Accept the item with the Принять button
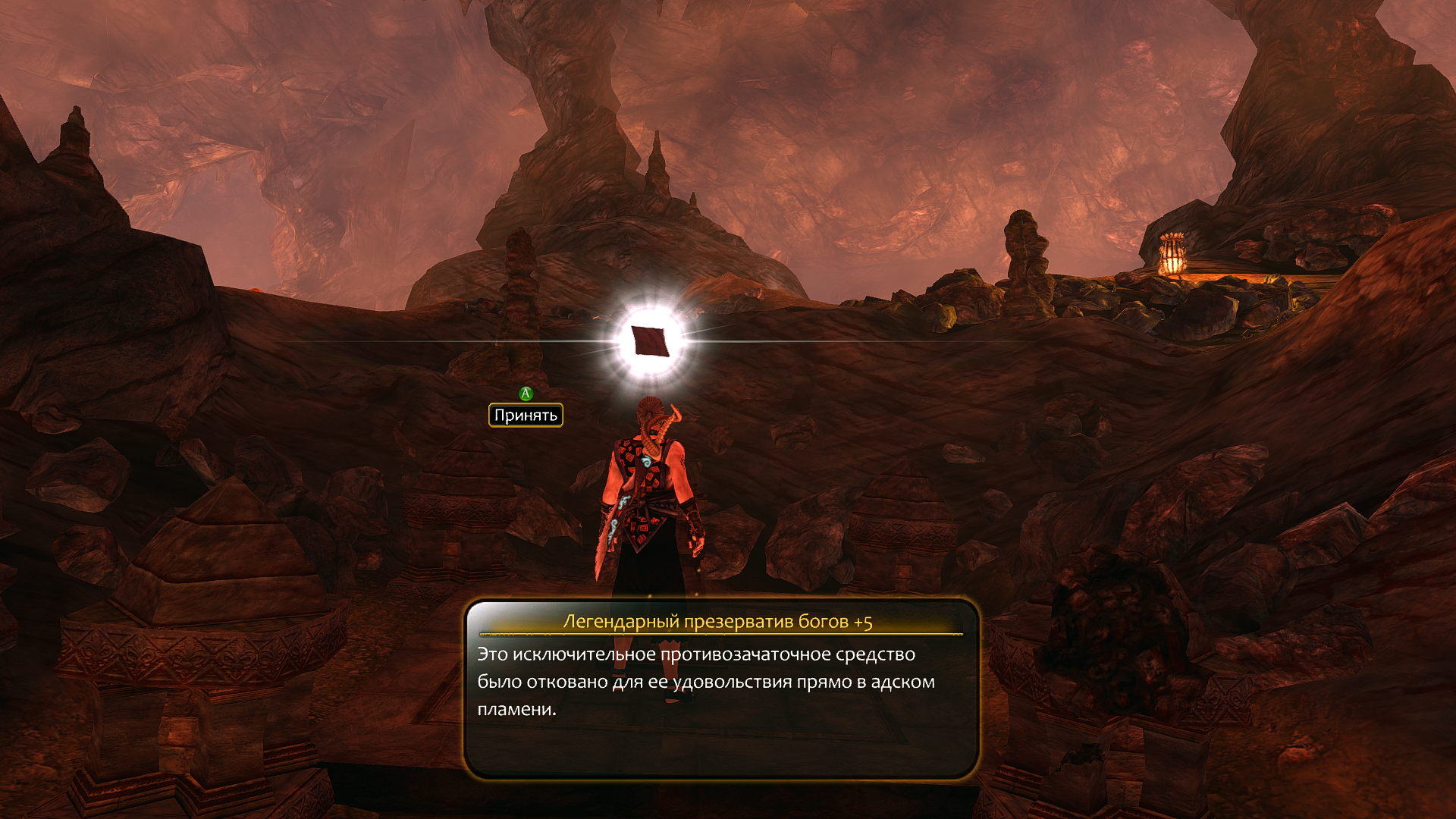 click(x=526, y=415)
